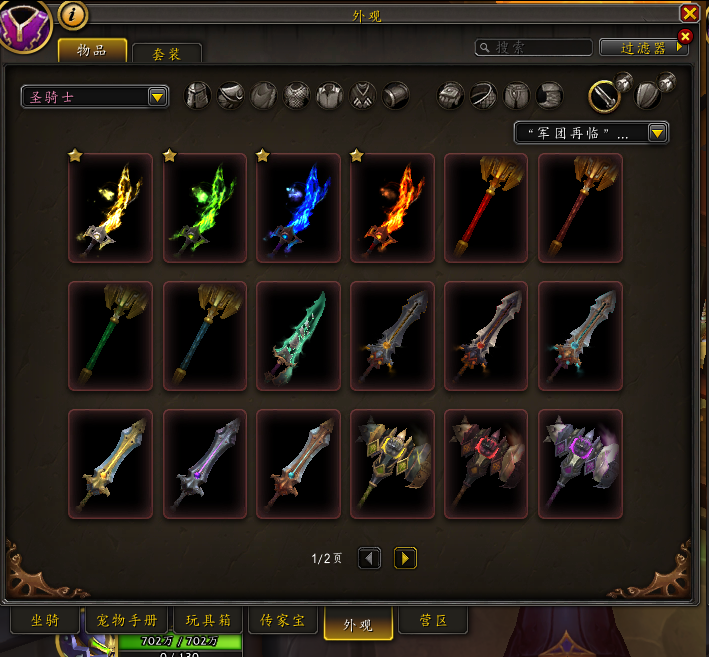
Task: Switch to the 套装 sets tab
Action: click(x=167, y=54)
